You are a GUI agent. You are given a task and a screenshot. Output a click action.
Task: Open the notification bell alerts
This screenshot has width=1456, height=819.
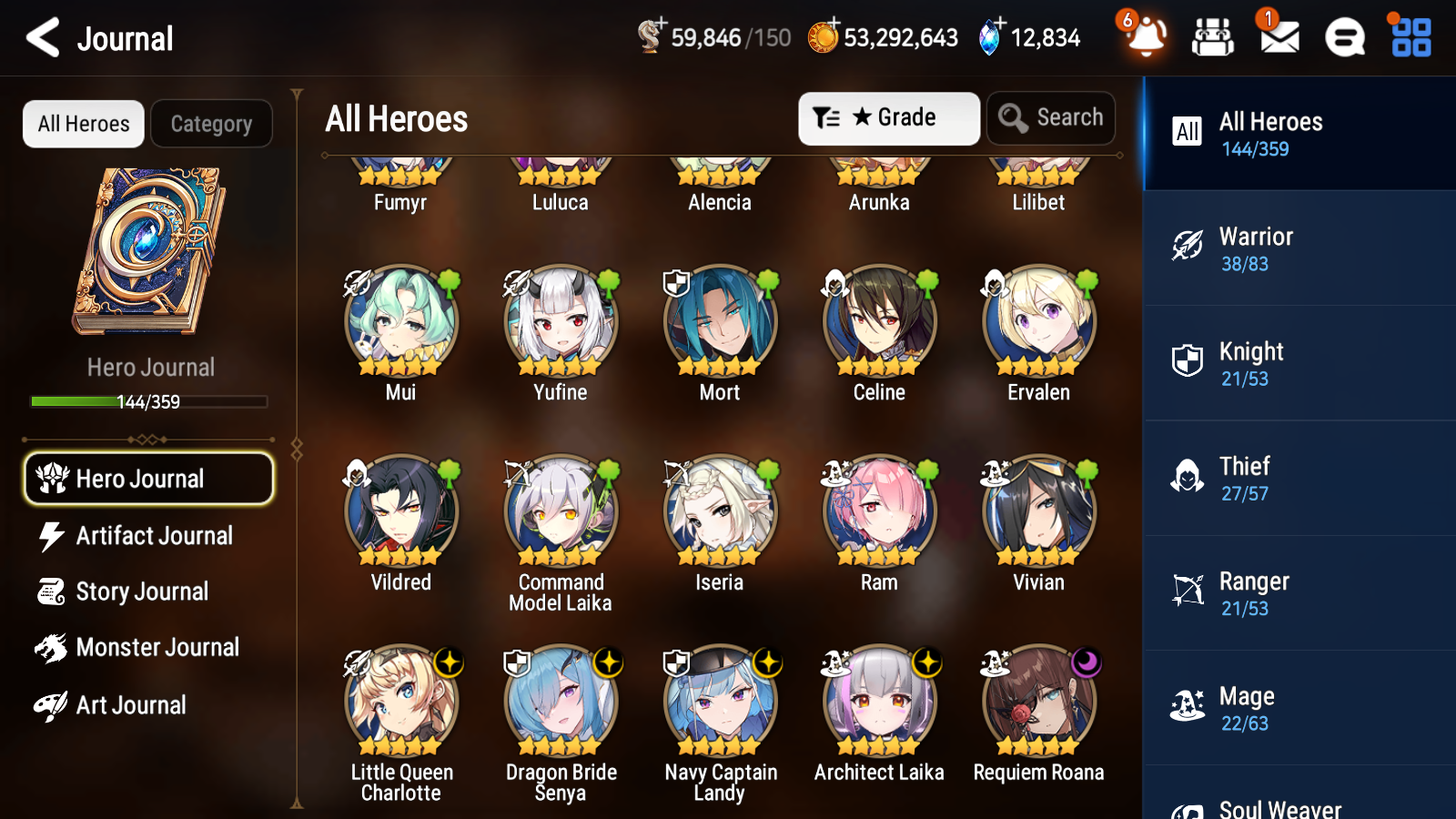tap(1146, 37)
